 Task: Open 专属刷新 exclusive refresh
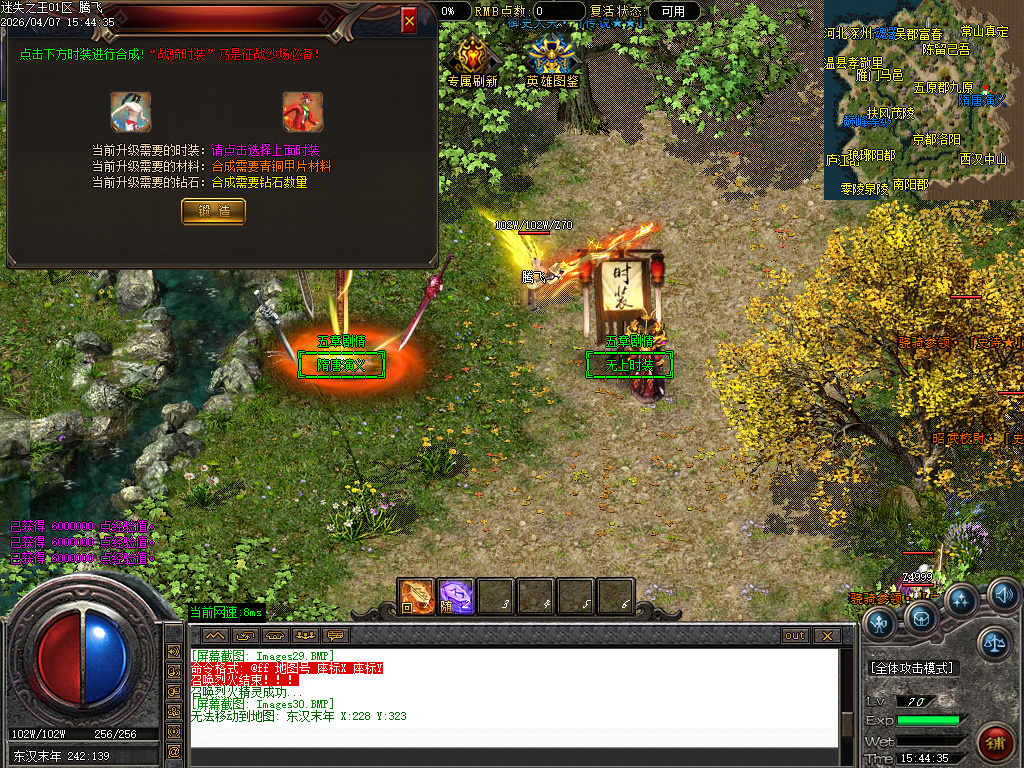tap(473, 62)
